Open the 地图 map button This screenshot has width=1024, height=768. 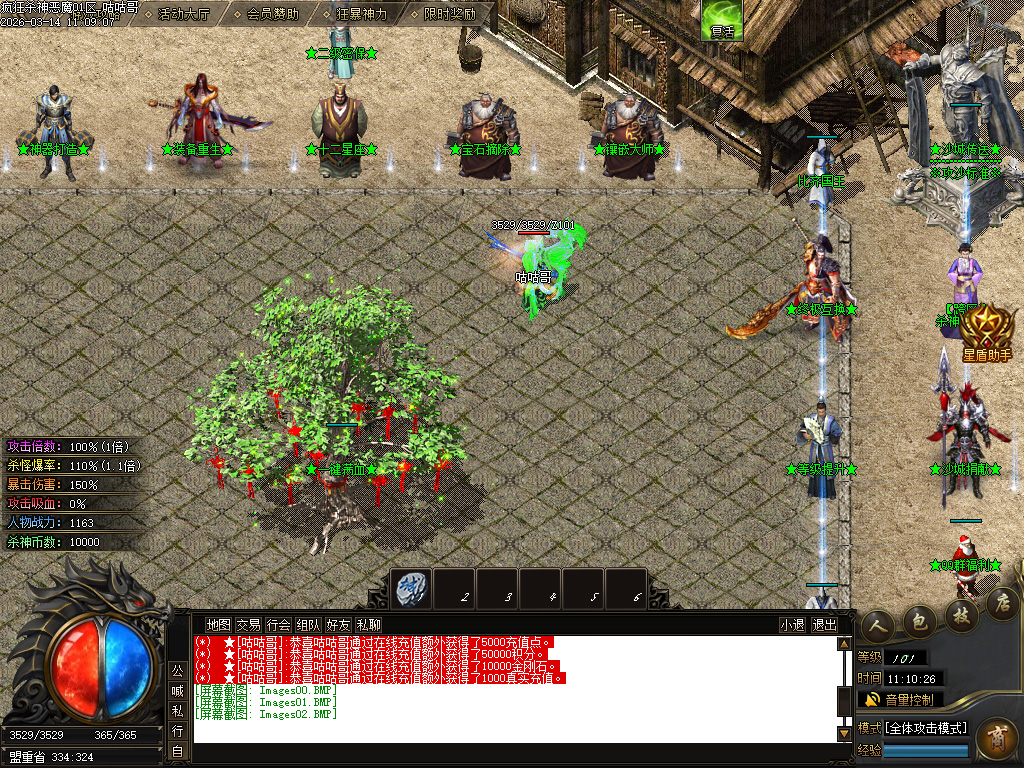218,625
